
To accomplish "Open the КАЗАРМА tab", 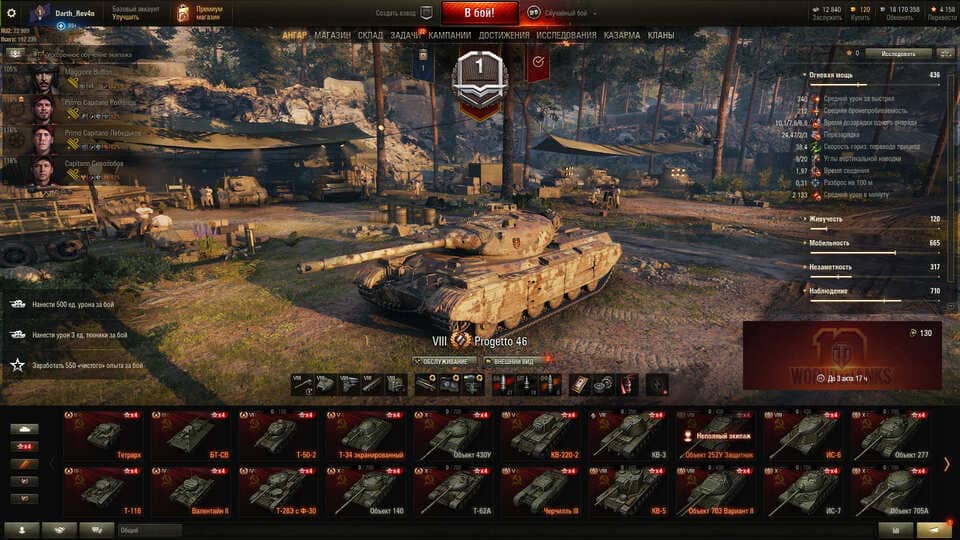I will 622,35.
